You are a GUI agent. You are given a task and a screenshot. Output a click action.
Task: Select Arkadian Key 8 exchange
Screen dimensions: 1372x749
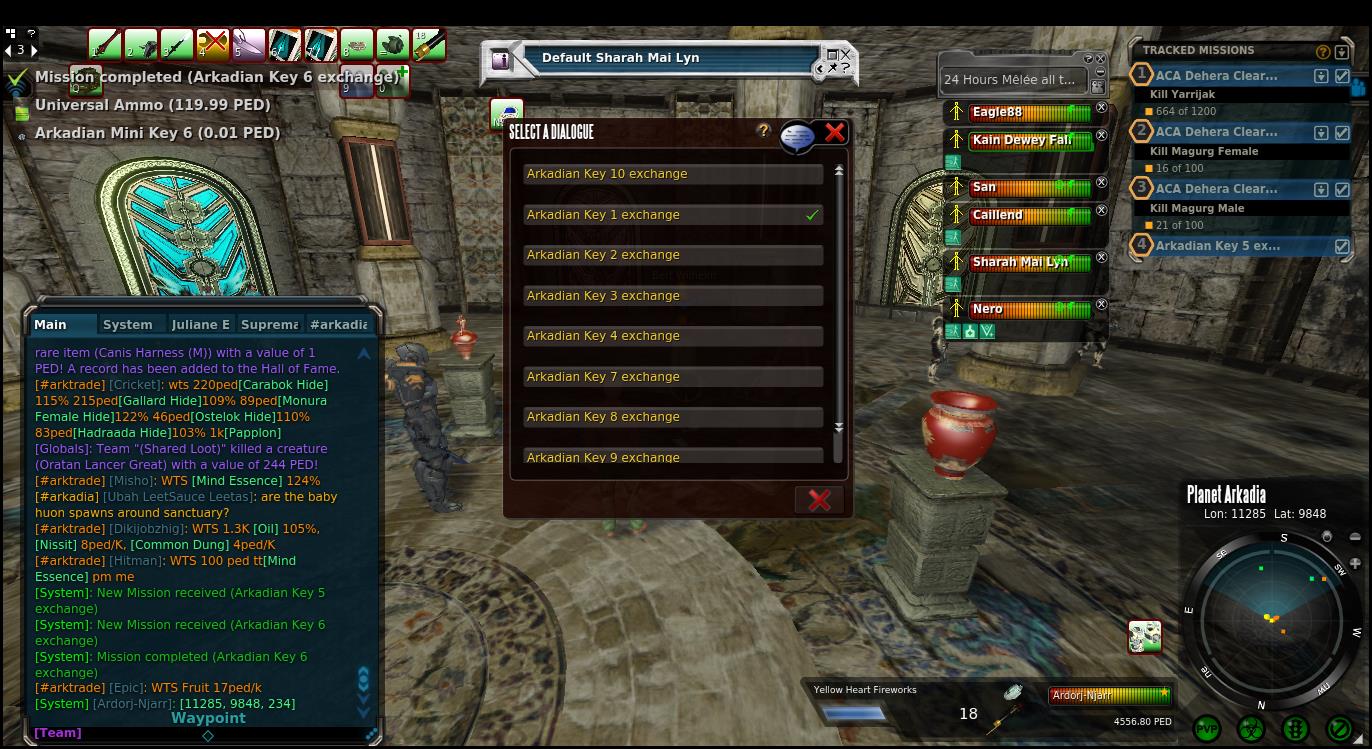pos(672,417)
